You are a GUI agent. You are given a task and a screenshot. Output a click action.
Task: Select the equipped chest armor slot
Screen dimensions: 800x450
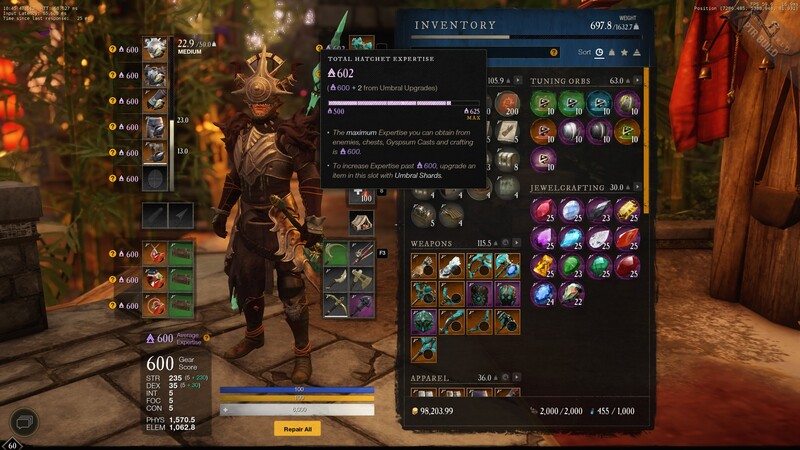coord(154,75)
